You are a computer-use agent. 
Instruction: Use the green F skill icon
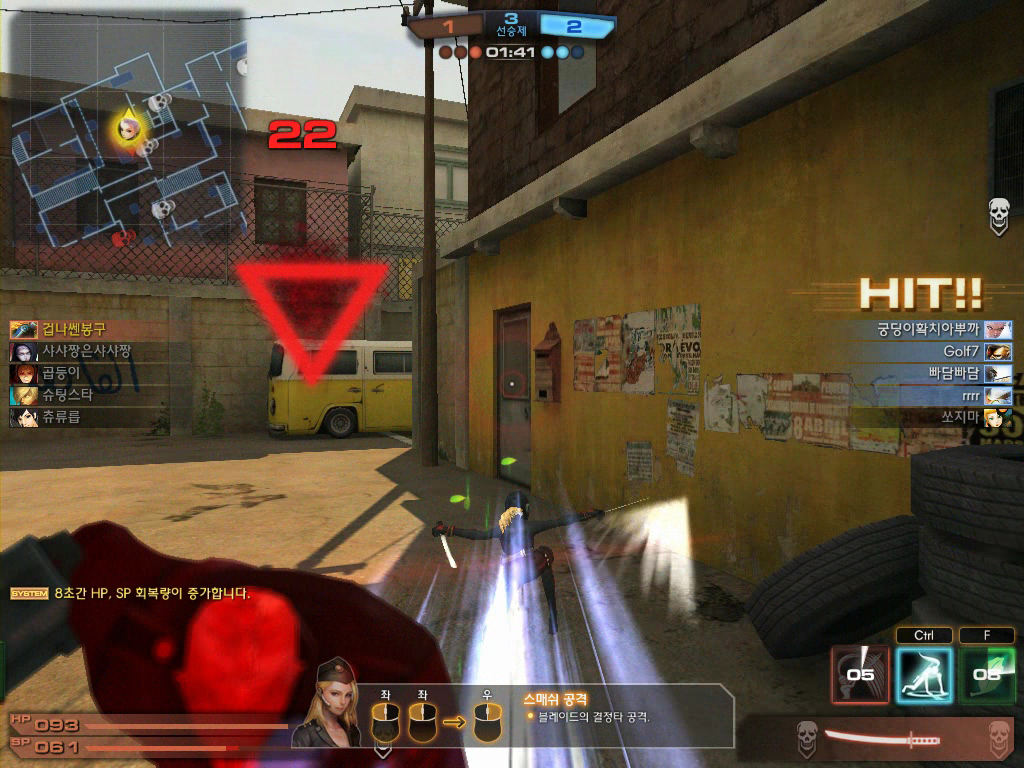(987, 673)
